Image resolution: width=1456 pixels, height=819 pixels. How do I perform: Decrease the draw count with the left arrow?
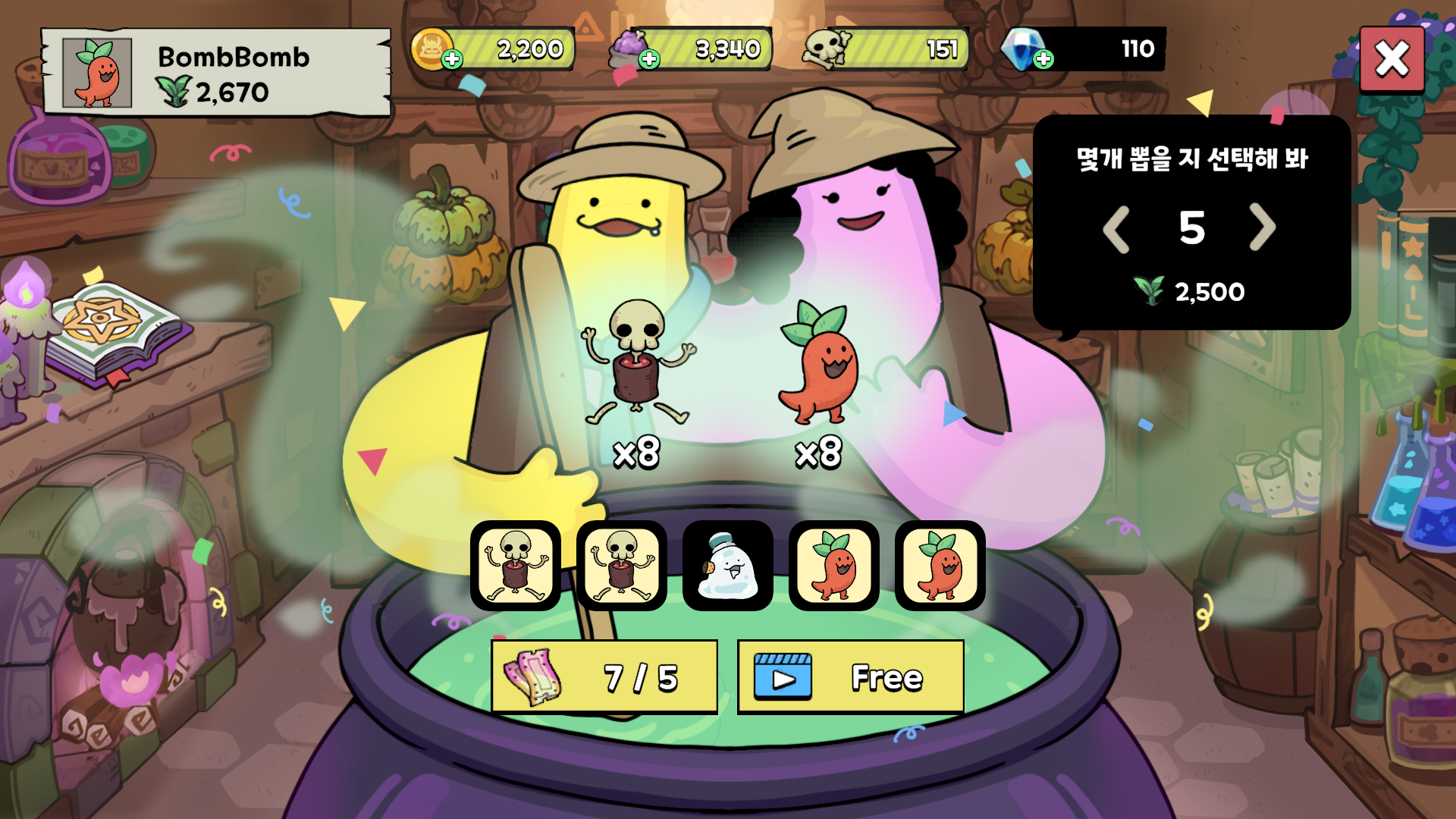1118,227
